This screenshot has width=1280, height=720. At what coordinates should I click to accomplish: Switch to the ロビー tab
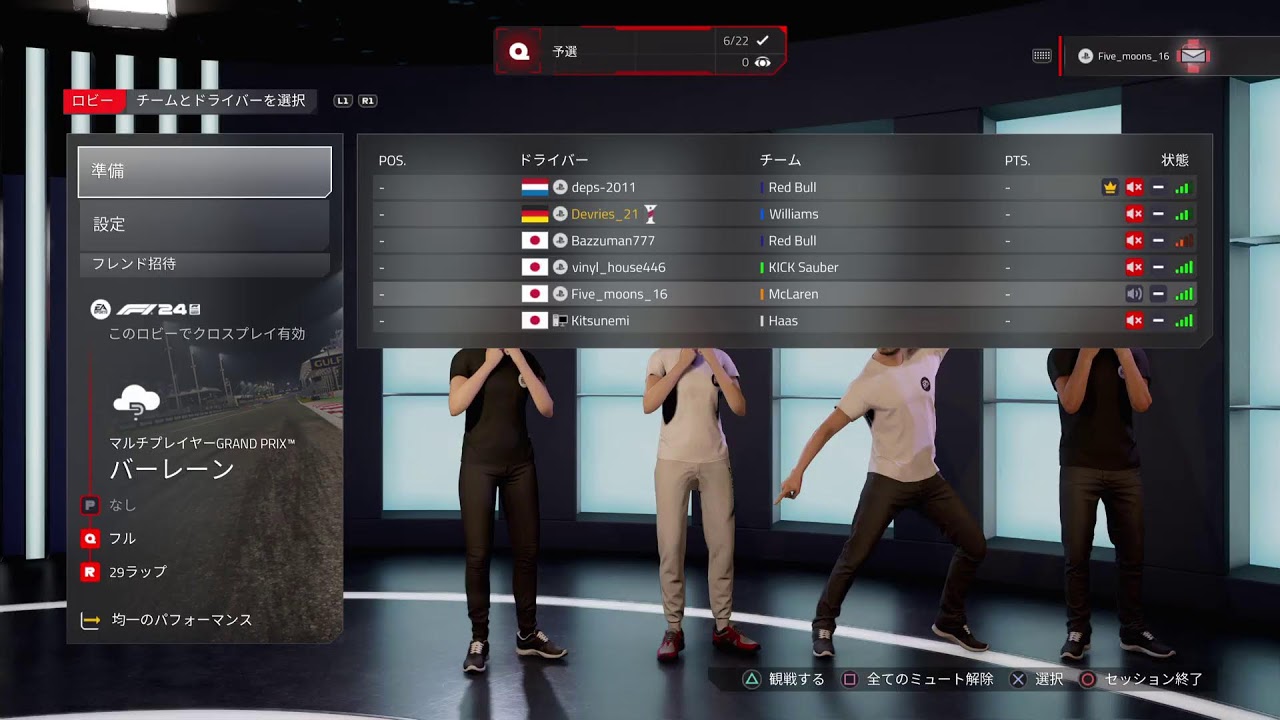point(93,101)
